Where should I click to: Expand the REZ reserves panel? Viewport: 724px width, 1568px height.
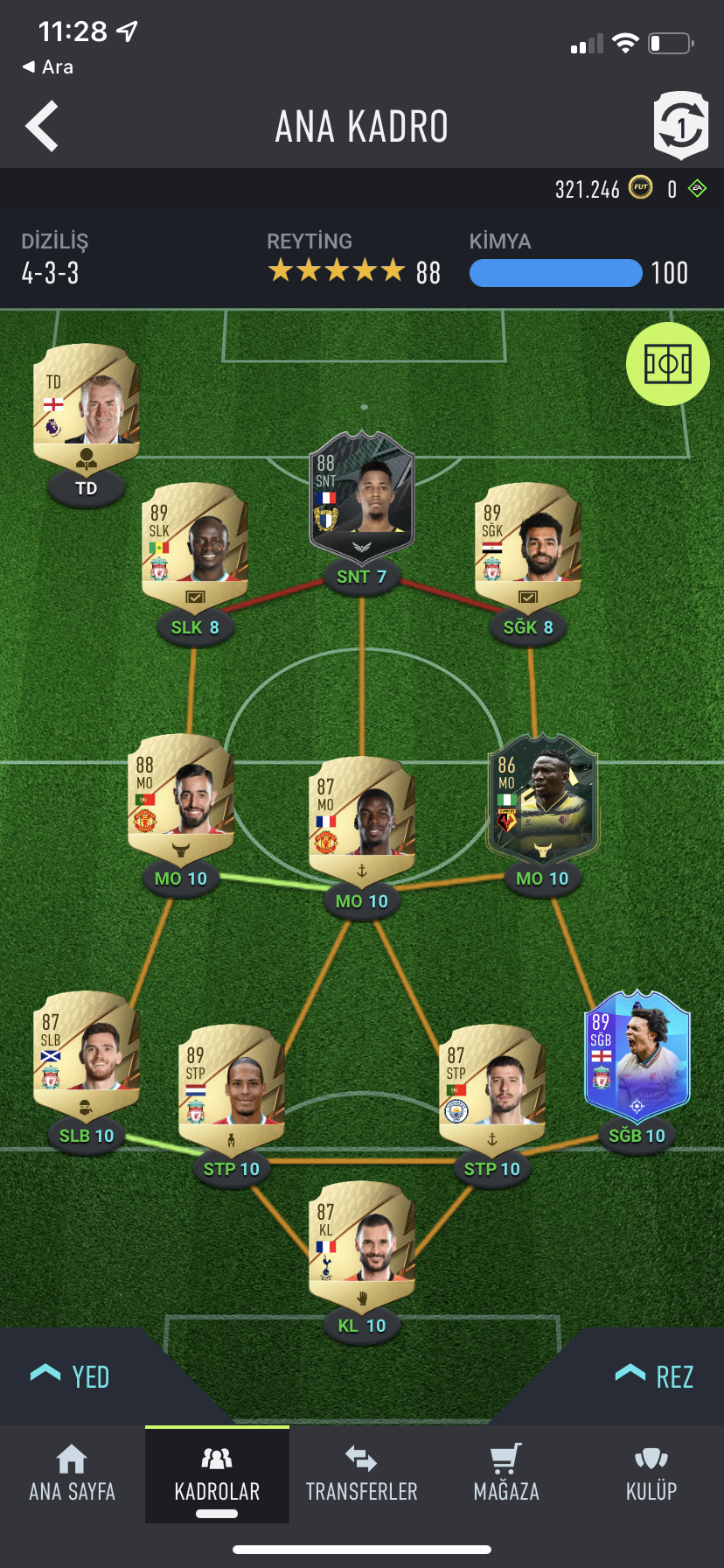pyautogui.click(x=655, y=1376)
